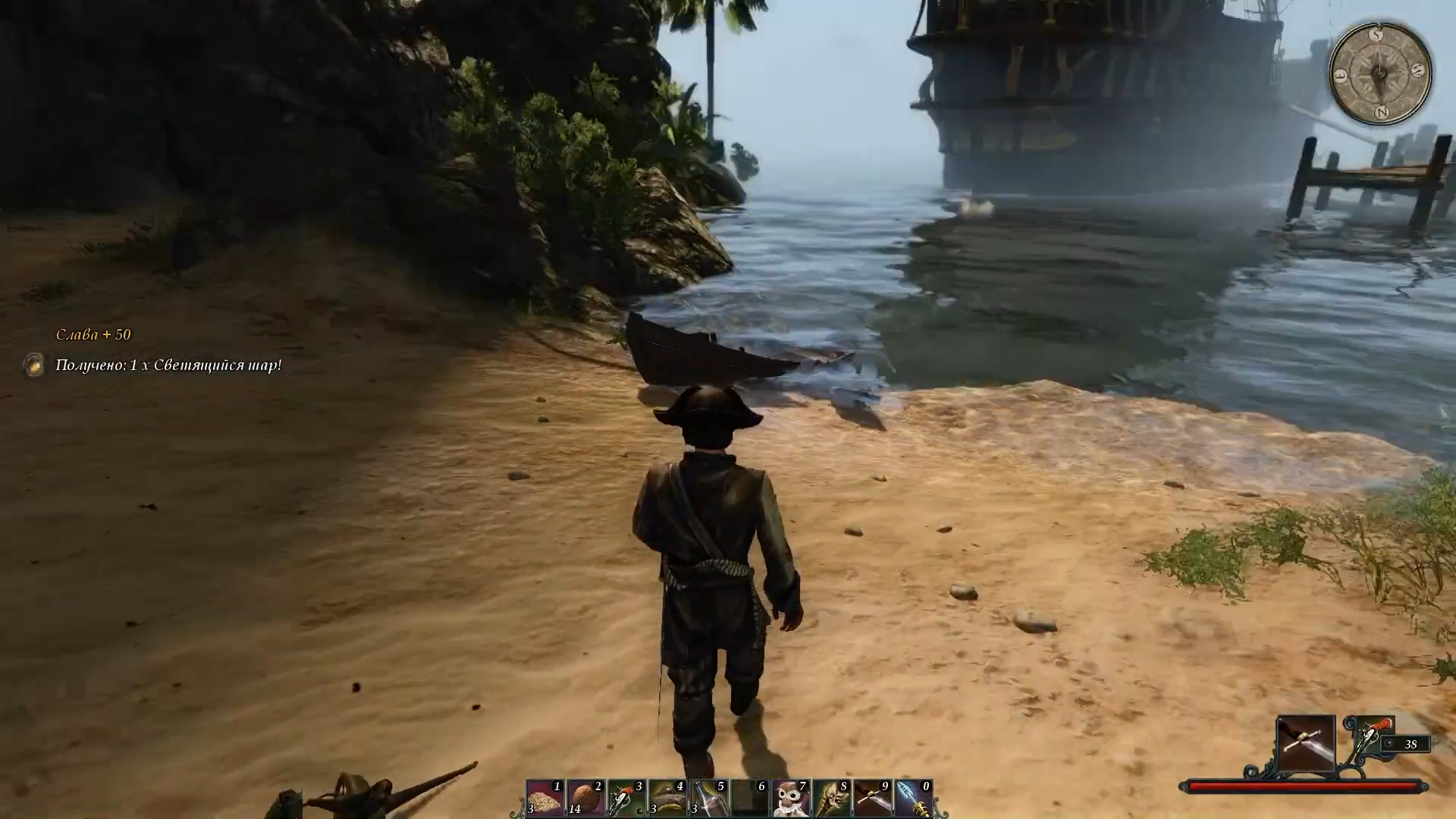Click the compass in the corner

(1380, 74)
